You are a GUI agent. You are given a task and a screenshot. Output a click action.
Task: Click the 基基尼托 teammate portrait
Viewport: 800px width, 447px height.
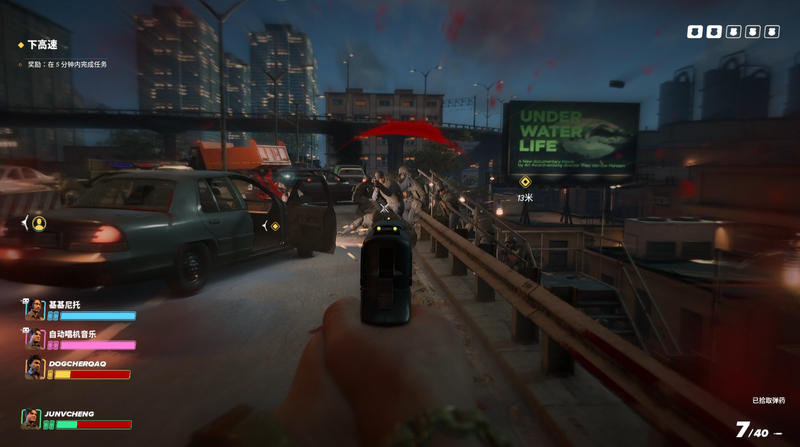coord(35,309)
